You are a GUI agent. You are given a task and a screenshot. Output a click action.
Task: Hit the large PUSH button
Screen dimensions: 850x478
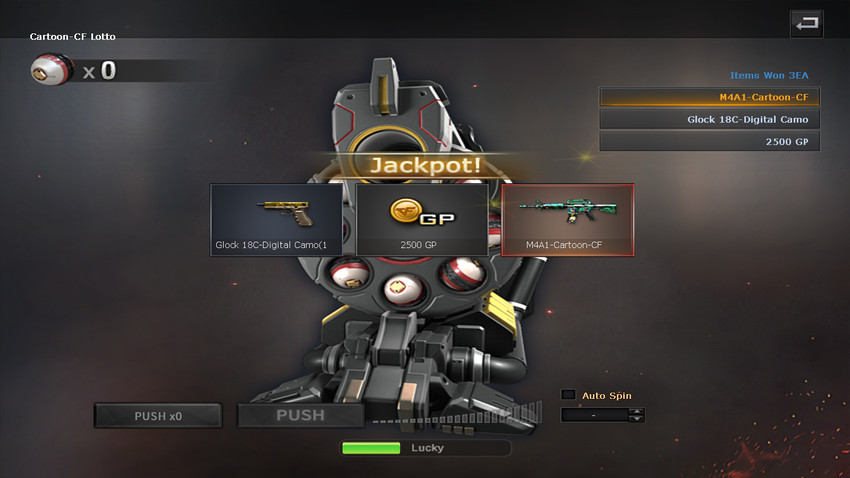pyautogui.click(x=300, y=416)
